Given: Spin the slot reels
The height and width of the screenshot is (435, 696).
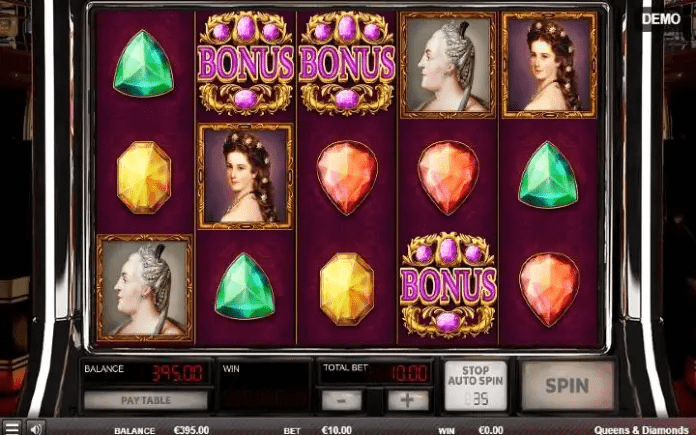Looking at the screenshot, I should click(567, 385).
